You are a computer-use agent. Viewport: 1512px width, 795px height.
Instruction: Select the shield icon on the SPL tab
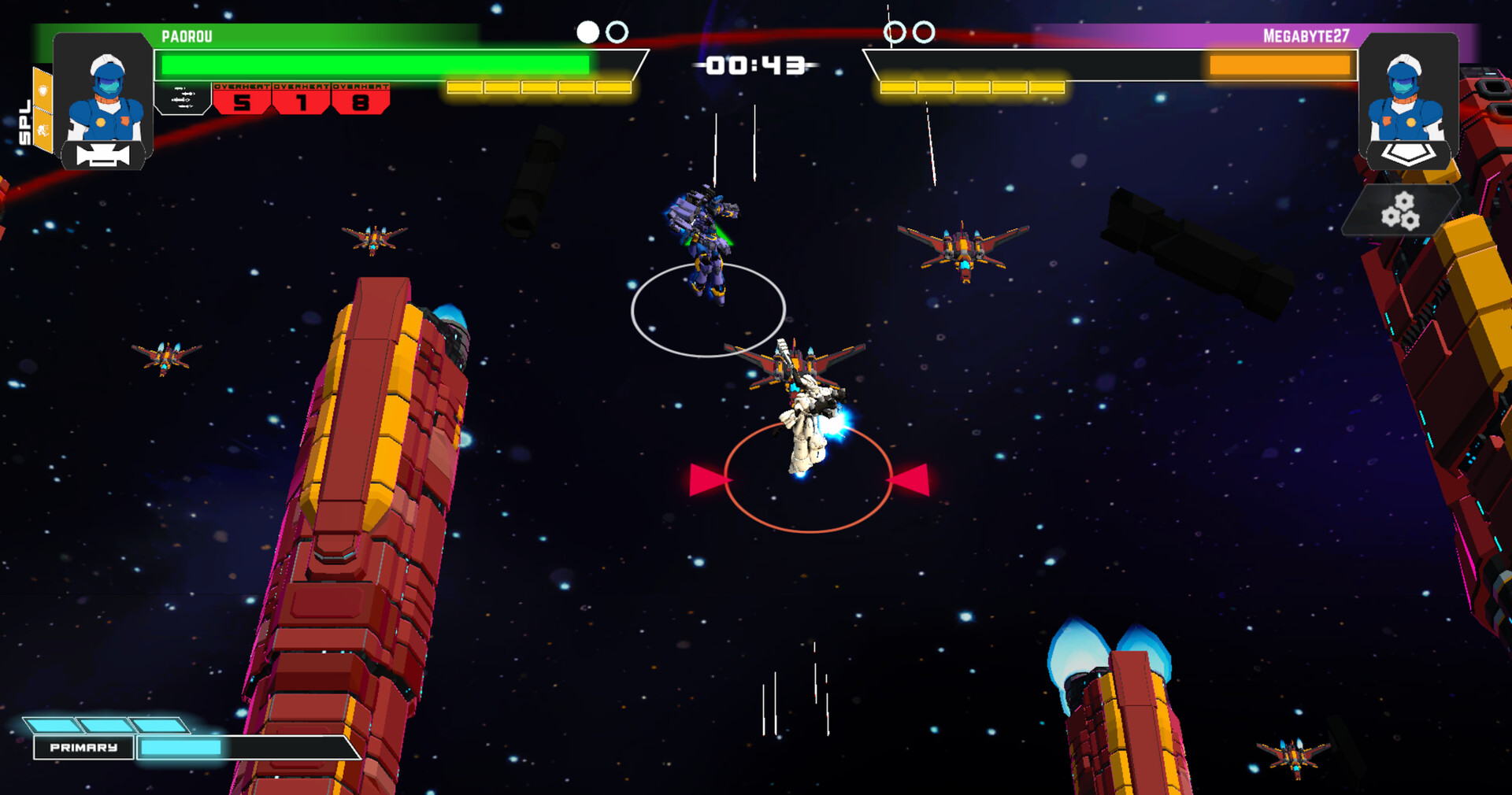[x=44, y=90]
